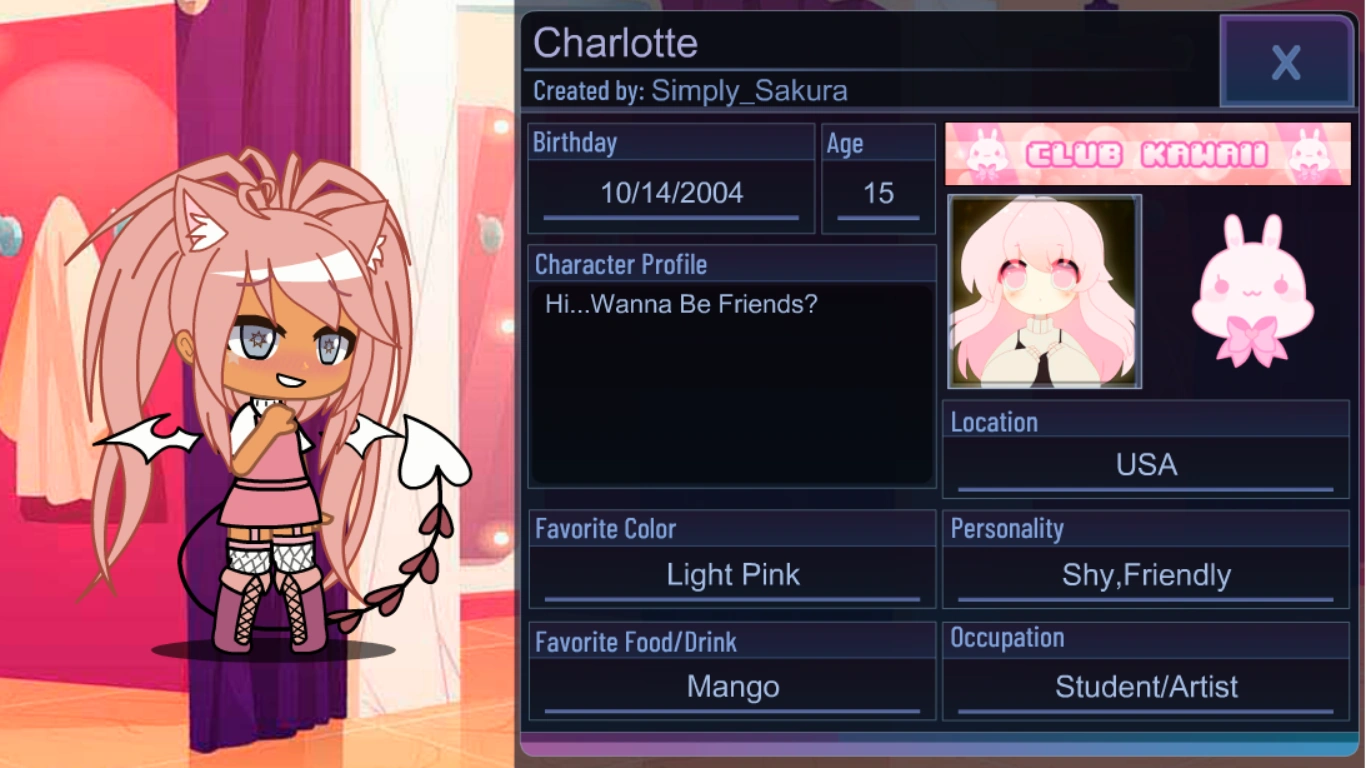Click the Light Pink favorite color text
Image resolution: width=1366 pixels, height=768 pixels.
732,575
